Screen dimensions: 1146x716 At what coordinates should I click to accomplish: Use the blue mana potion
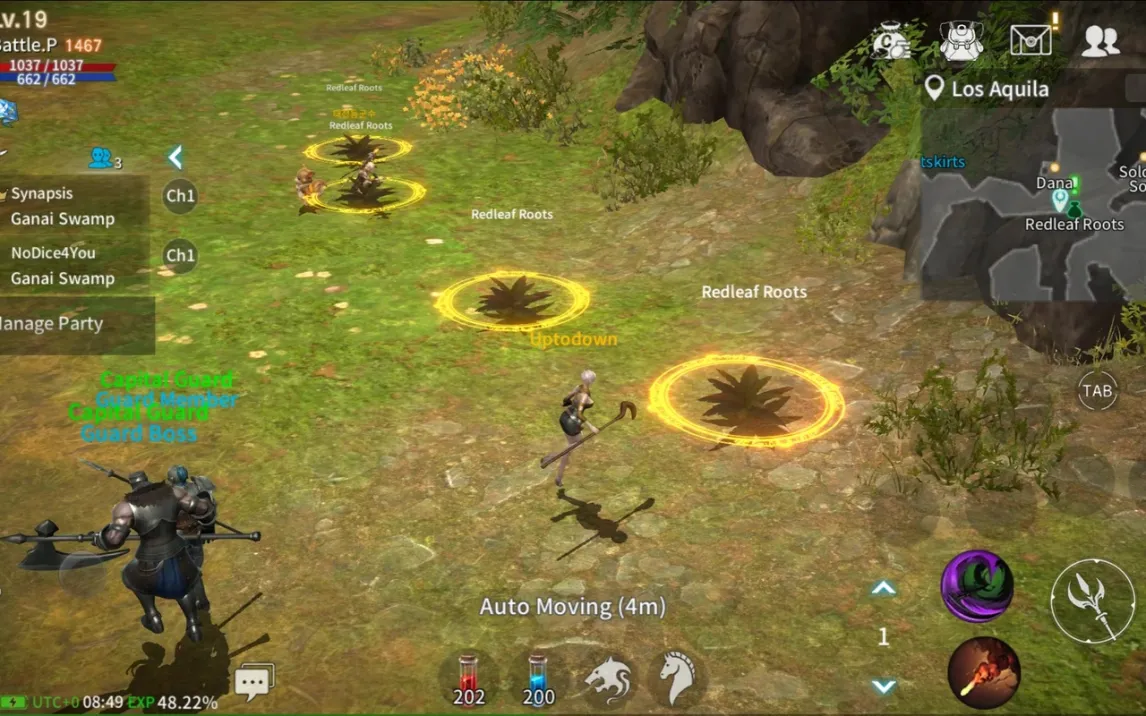(x=538, y=680)
